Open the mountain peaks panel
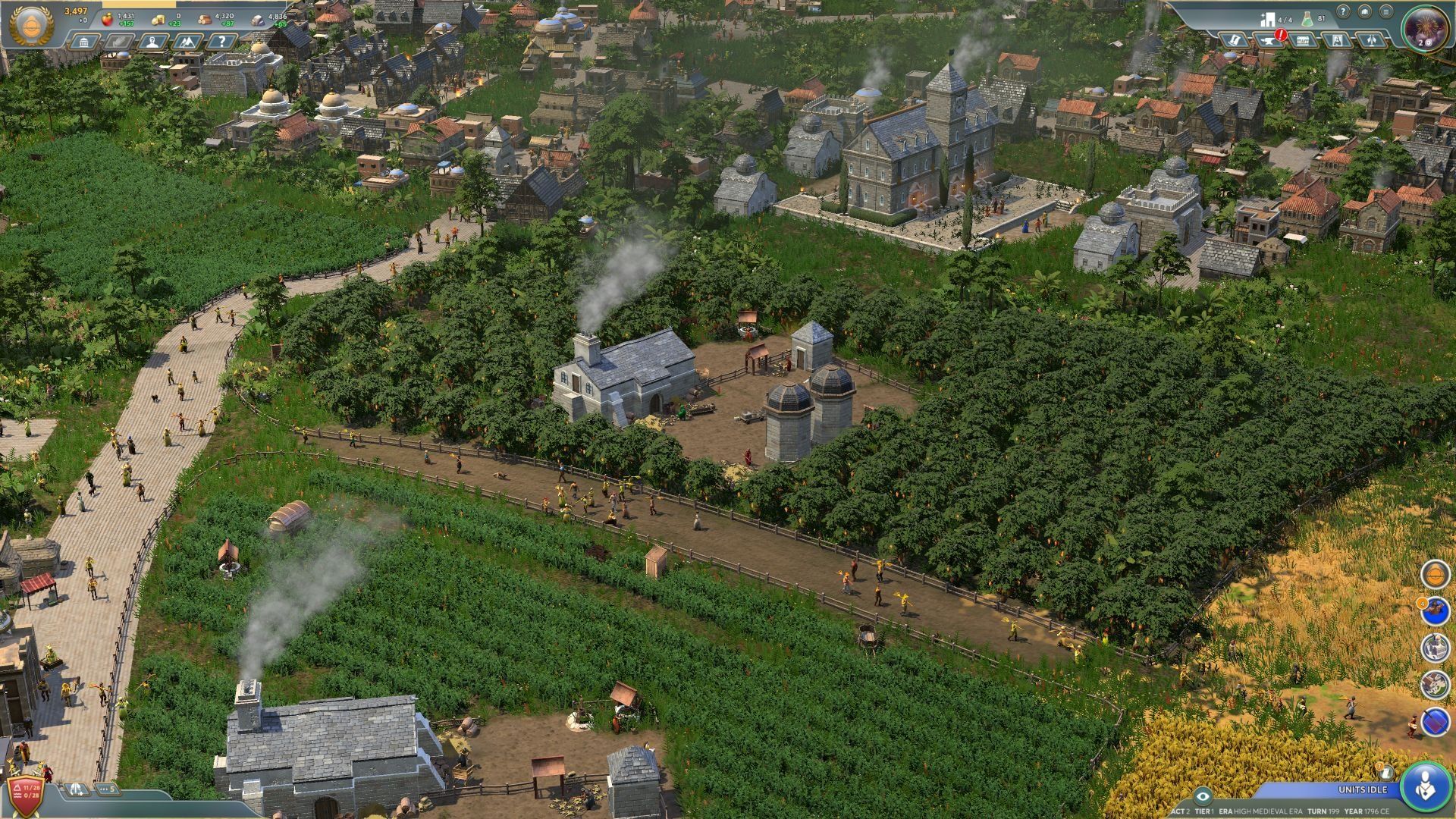This screenshot has height=819, width=1456. [x=187, y=41]
